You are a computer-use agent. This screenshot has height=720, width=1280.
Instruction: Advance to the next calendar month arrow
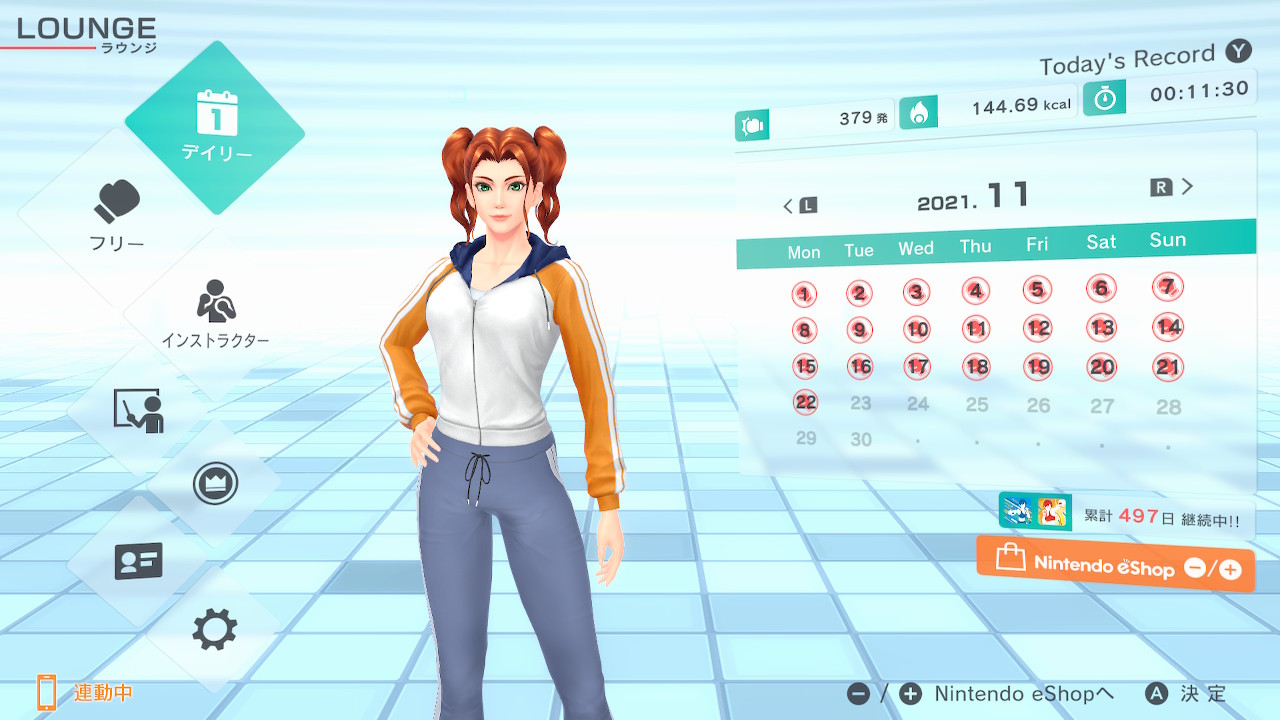1174,187
